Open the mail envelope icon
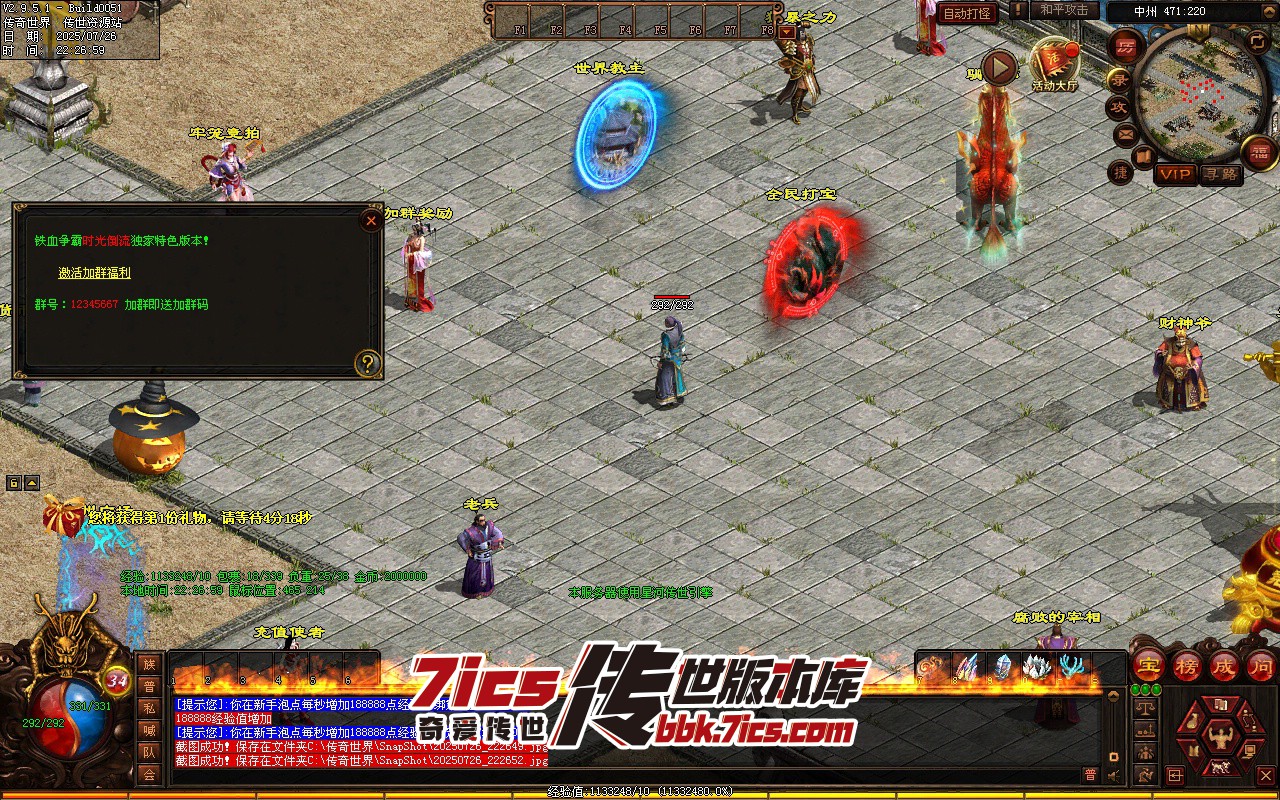 tap(1126, 134)
